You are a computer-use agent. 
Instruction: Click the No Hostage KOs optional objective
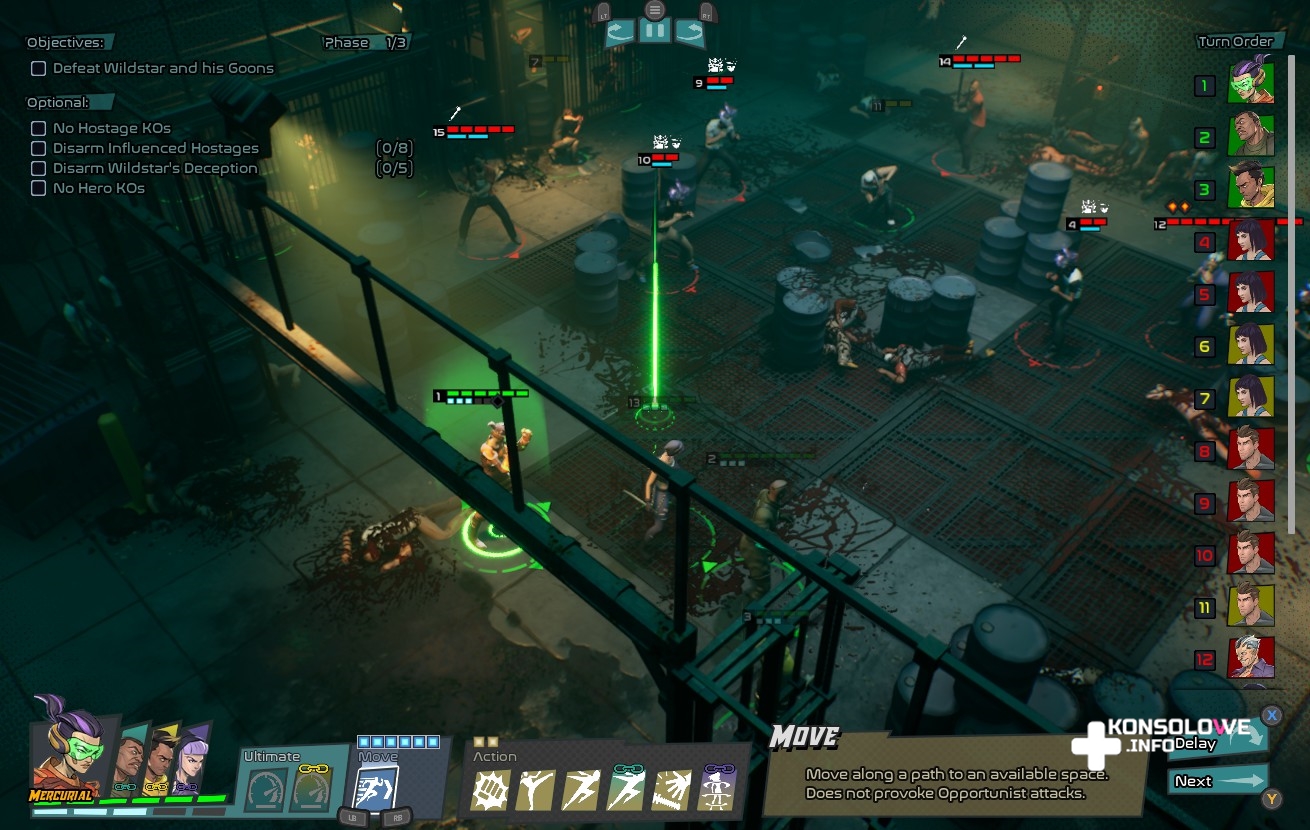pyautogui.click(x=111, y=129)
